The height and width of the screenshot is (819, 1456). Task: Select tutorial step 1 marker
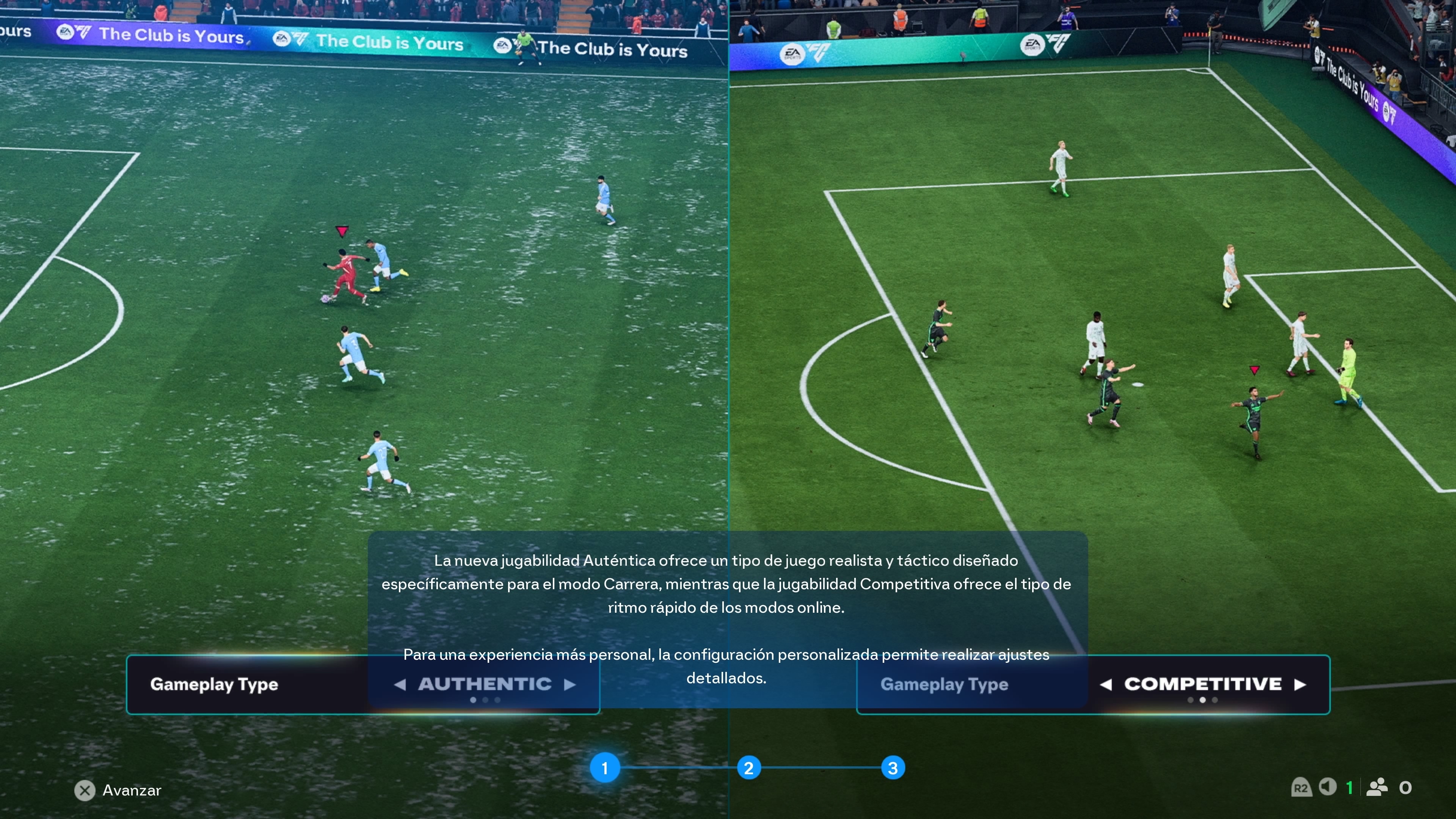605,768
